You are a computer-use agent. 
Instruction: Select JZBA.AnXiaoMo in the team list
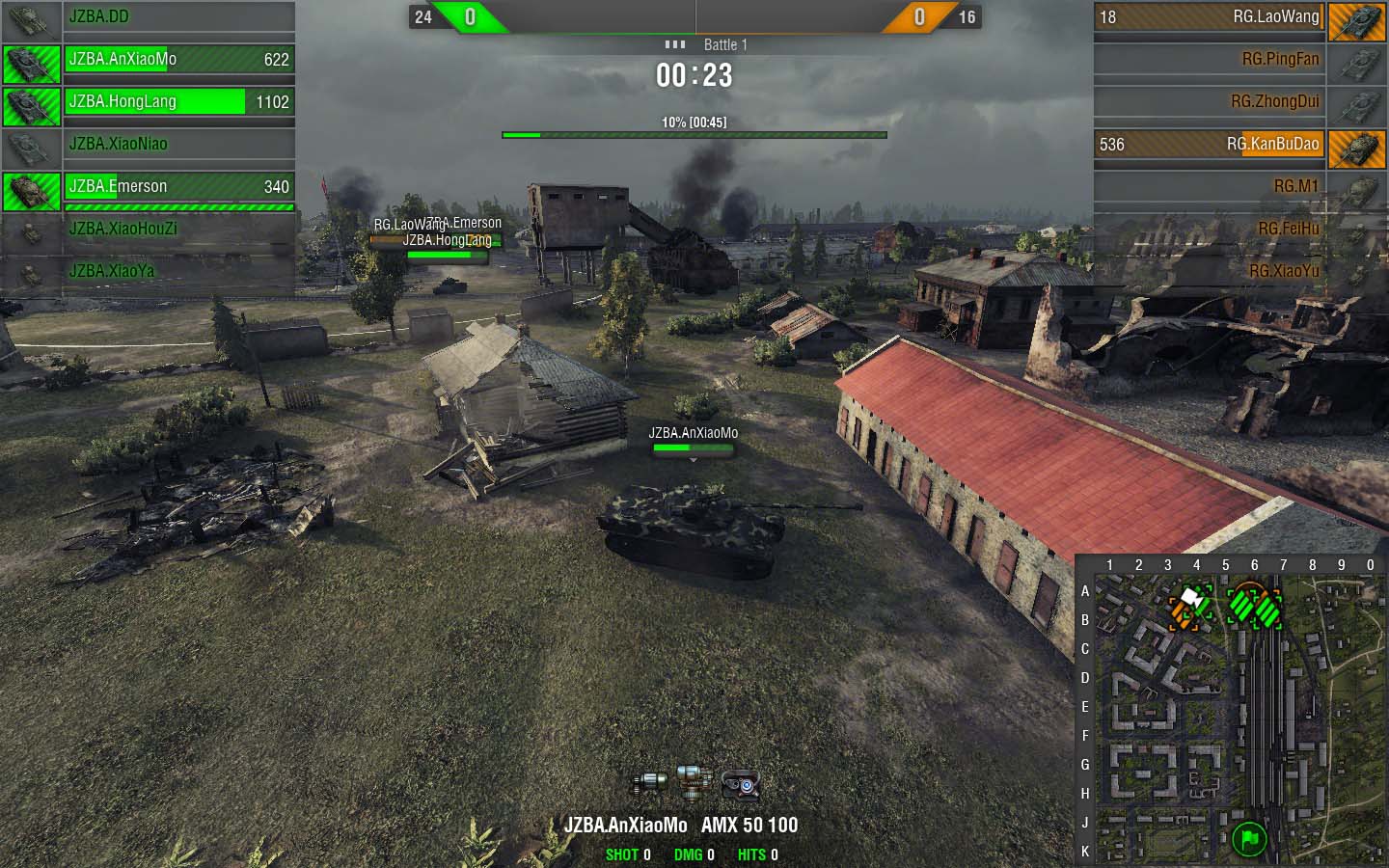(178, 60)
